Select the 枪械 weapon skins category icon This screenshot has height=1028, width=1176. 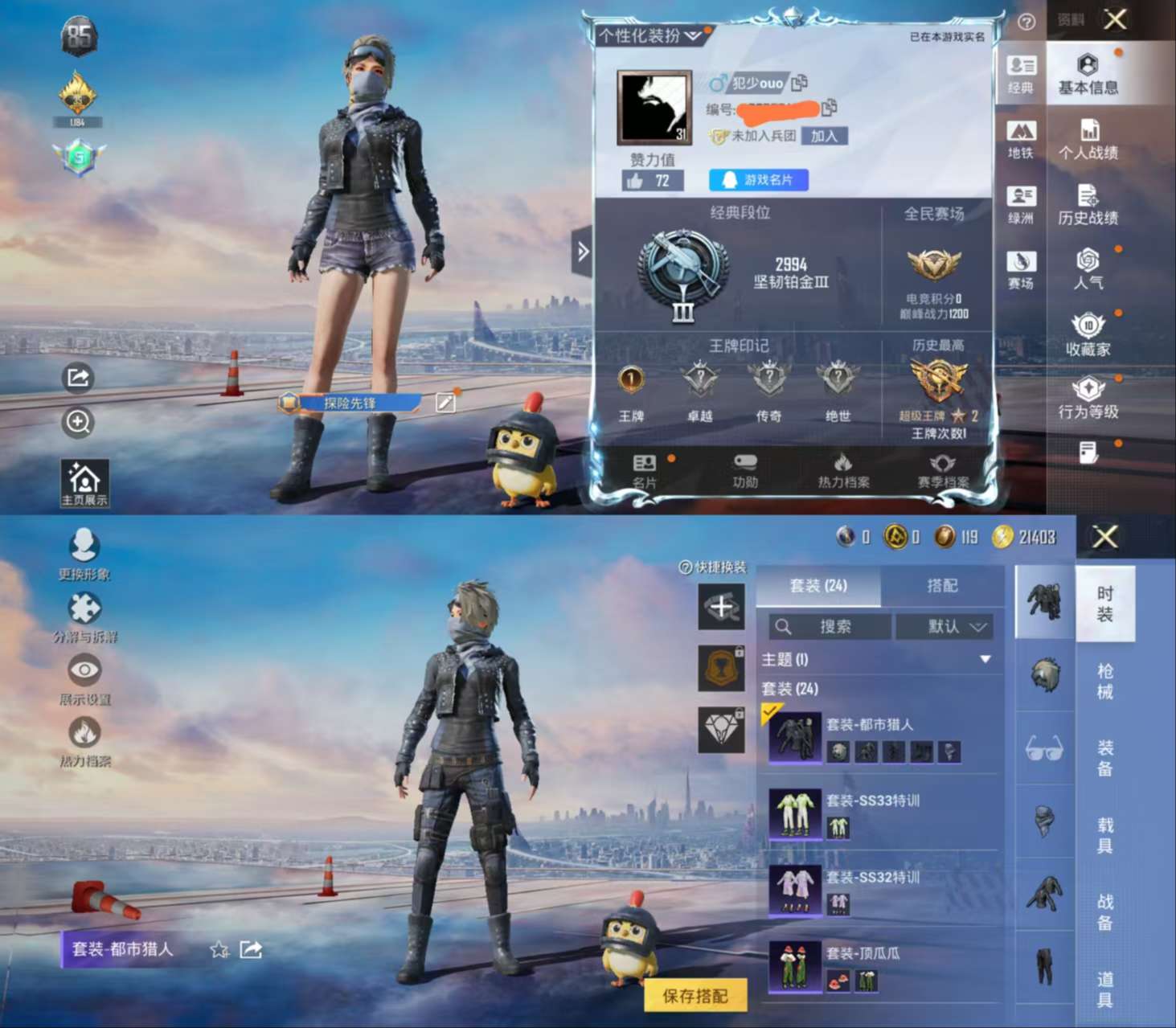pos(1044,675)
